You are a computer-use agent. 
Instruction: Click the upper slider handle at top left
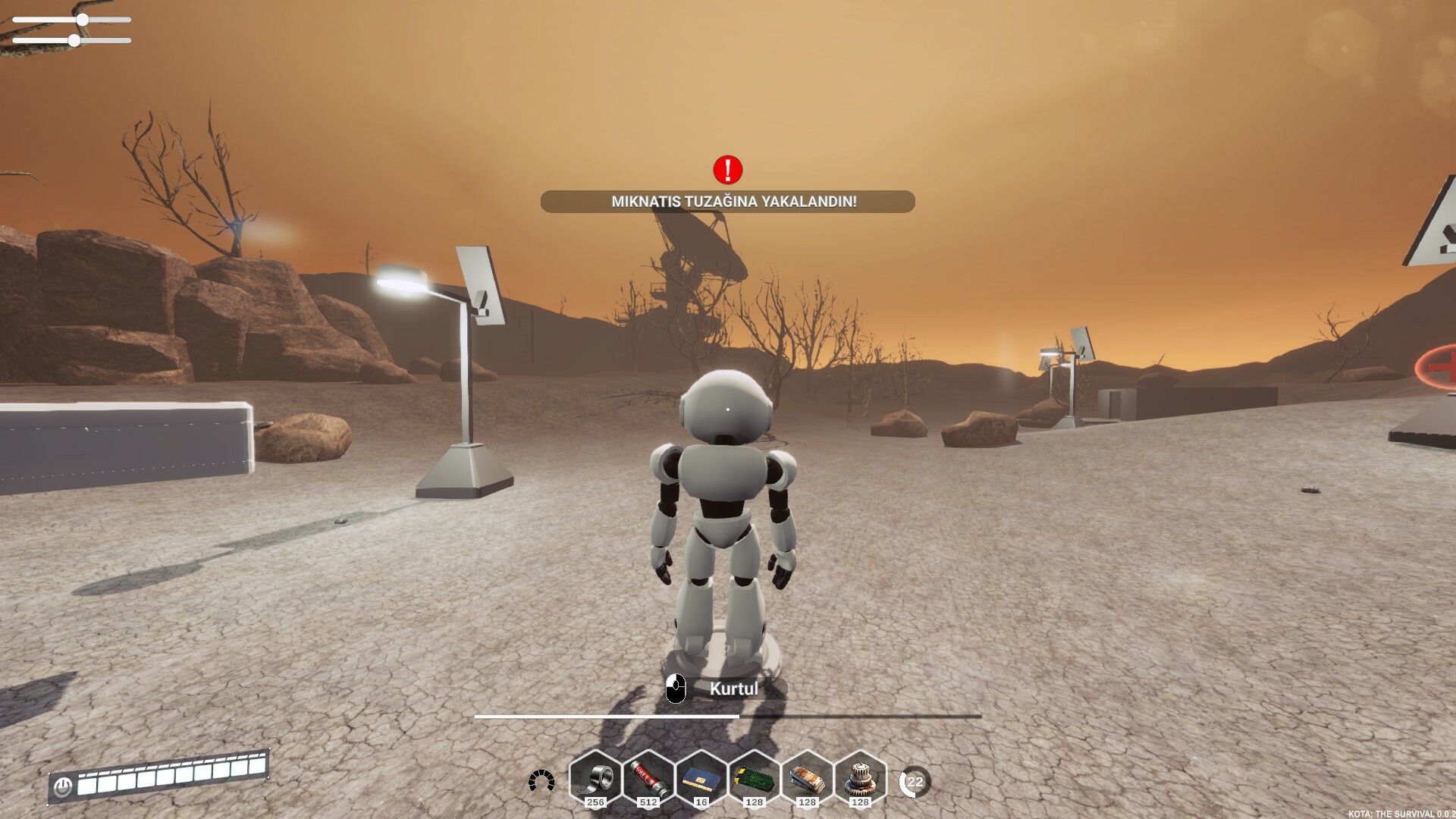(81, 18)
